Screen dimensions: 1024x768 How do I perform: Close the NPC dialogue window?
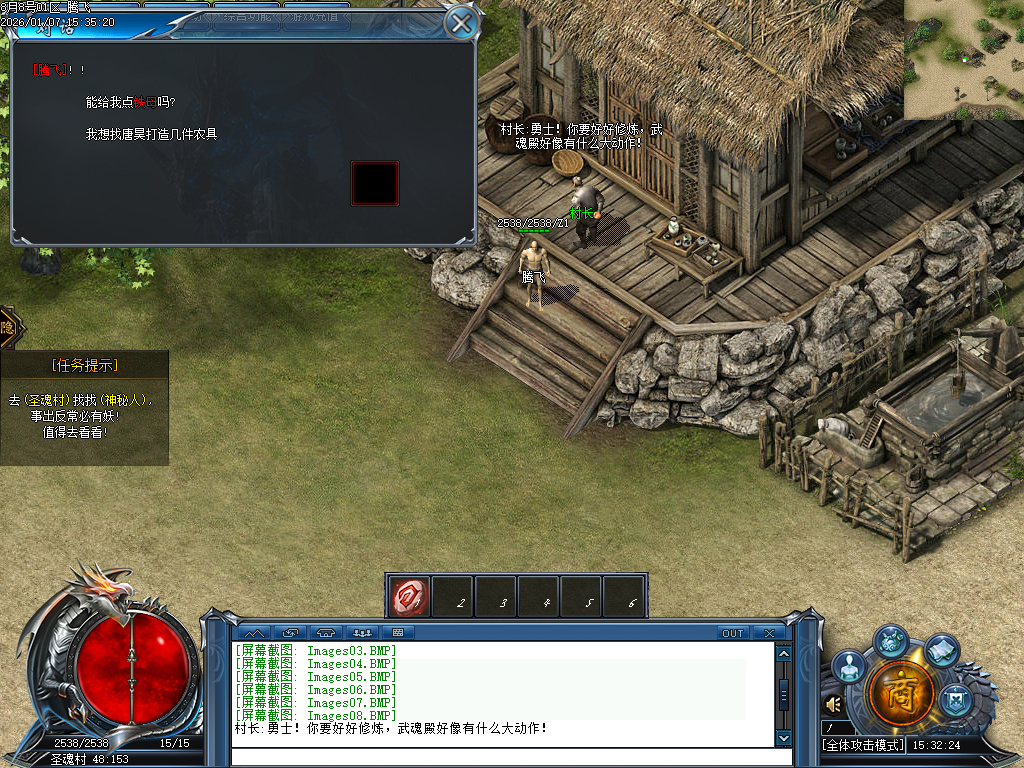(461, 23)
